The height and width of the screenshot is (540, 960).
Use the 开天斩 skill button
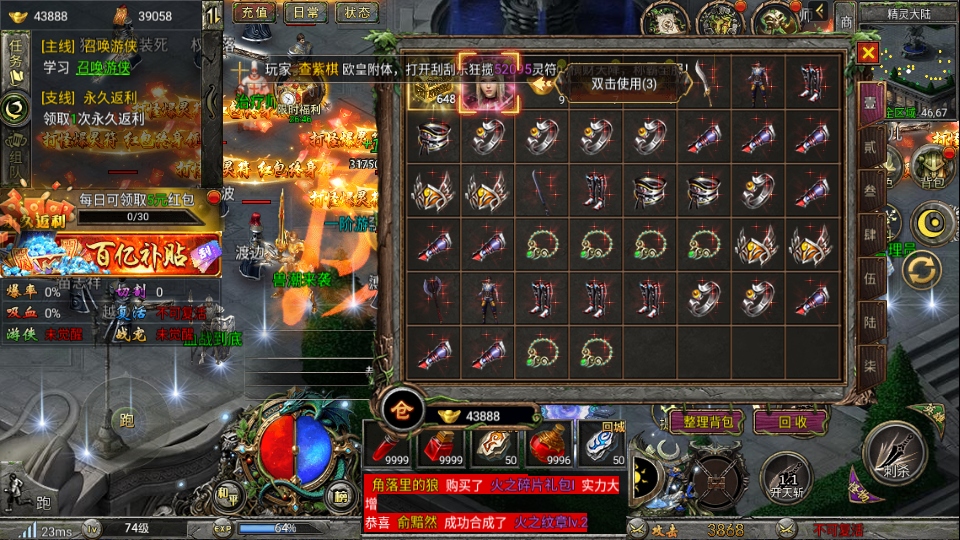tap(785, 476)
